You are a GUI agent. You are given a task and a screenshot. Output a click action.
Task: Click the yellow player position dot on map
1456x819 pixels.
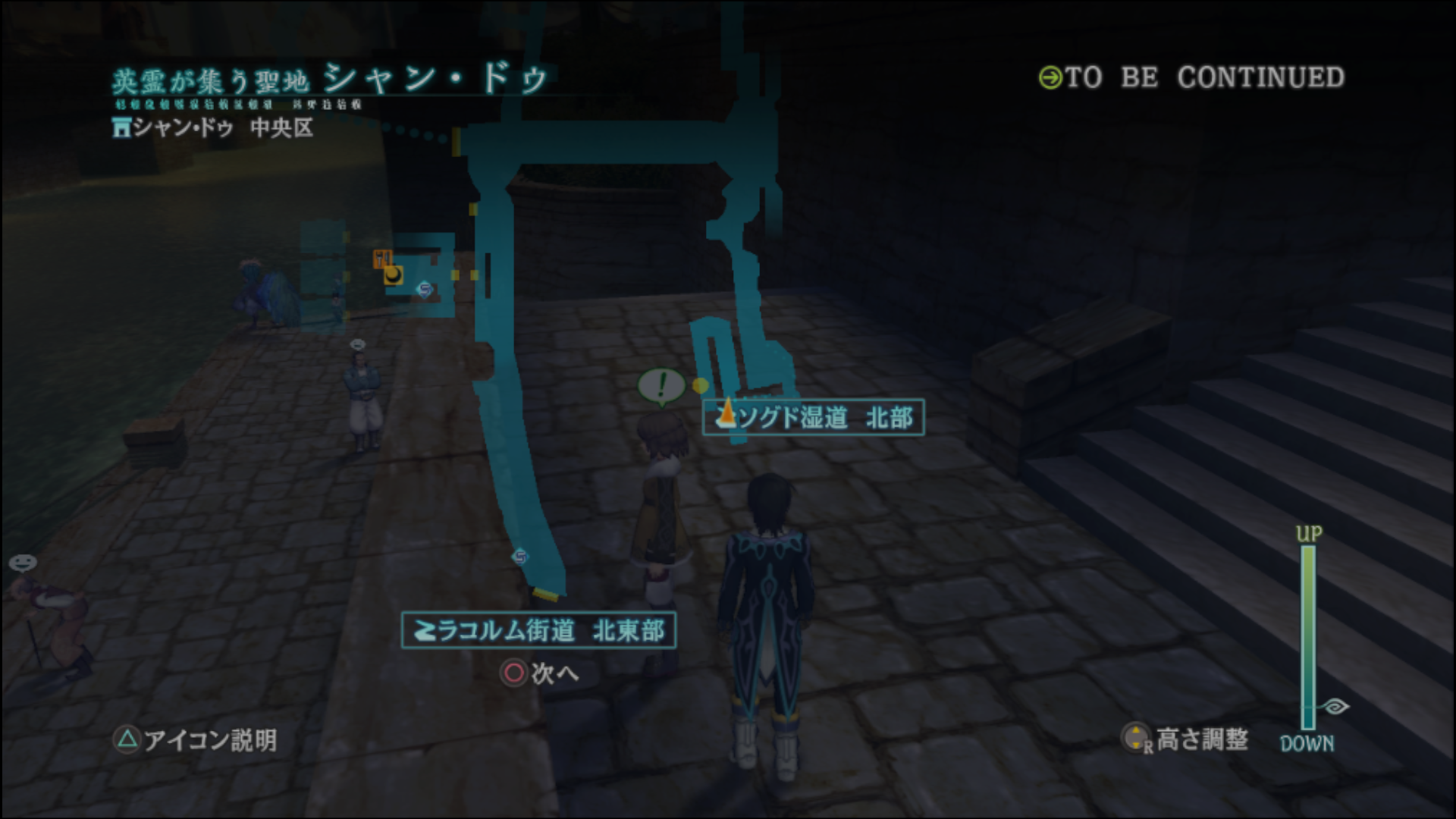701,386
